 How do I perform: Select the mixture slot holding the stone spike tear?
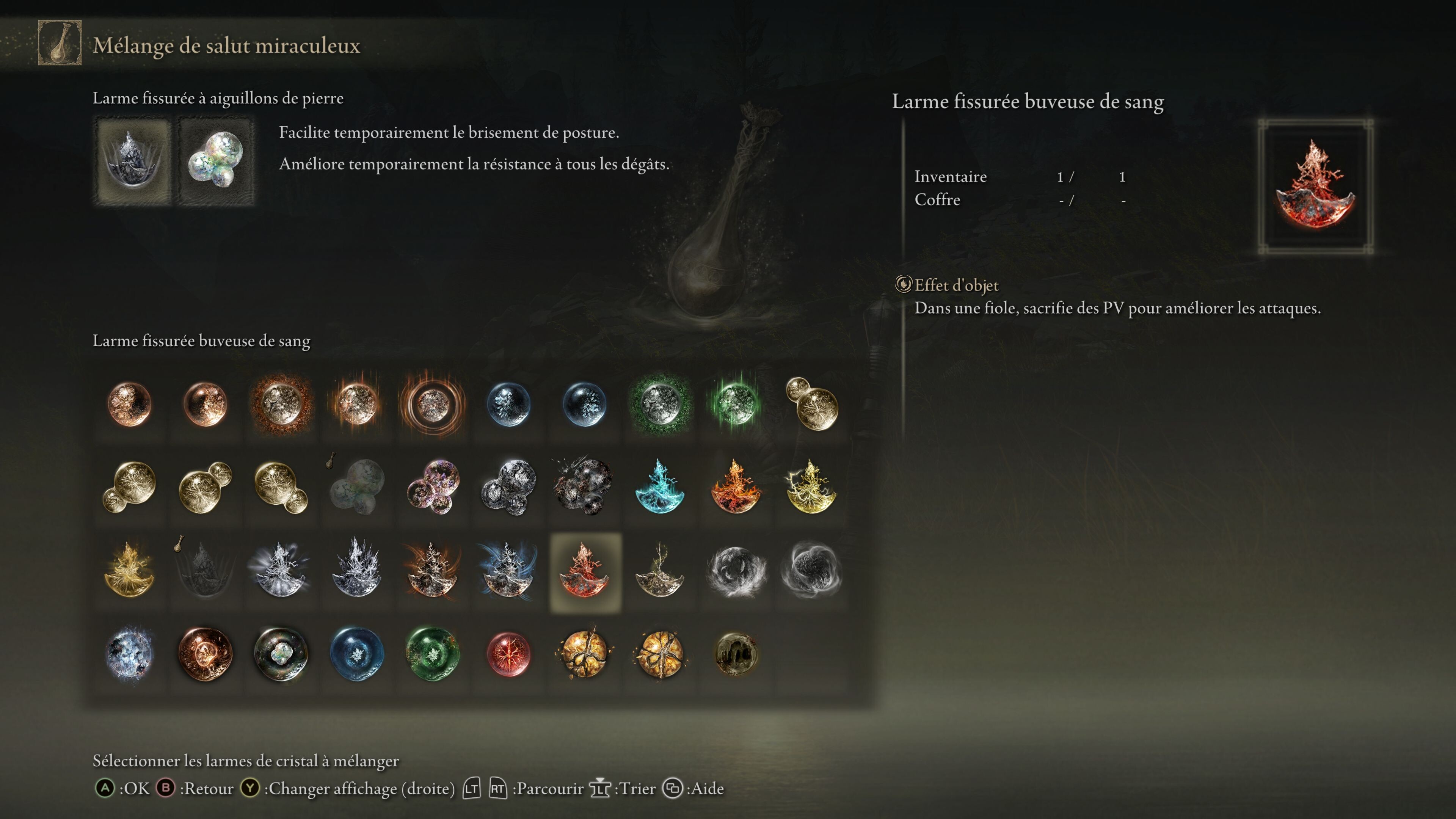133,160
